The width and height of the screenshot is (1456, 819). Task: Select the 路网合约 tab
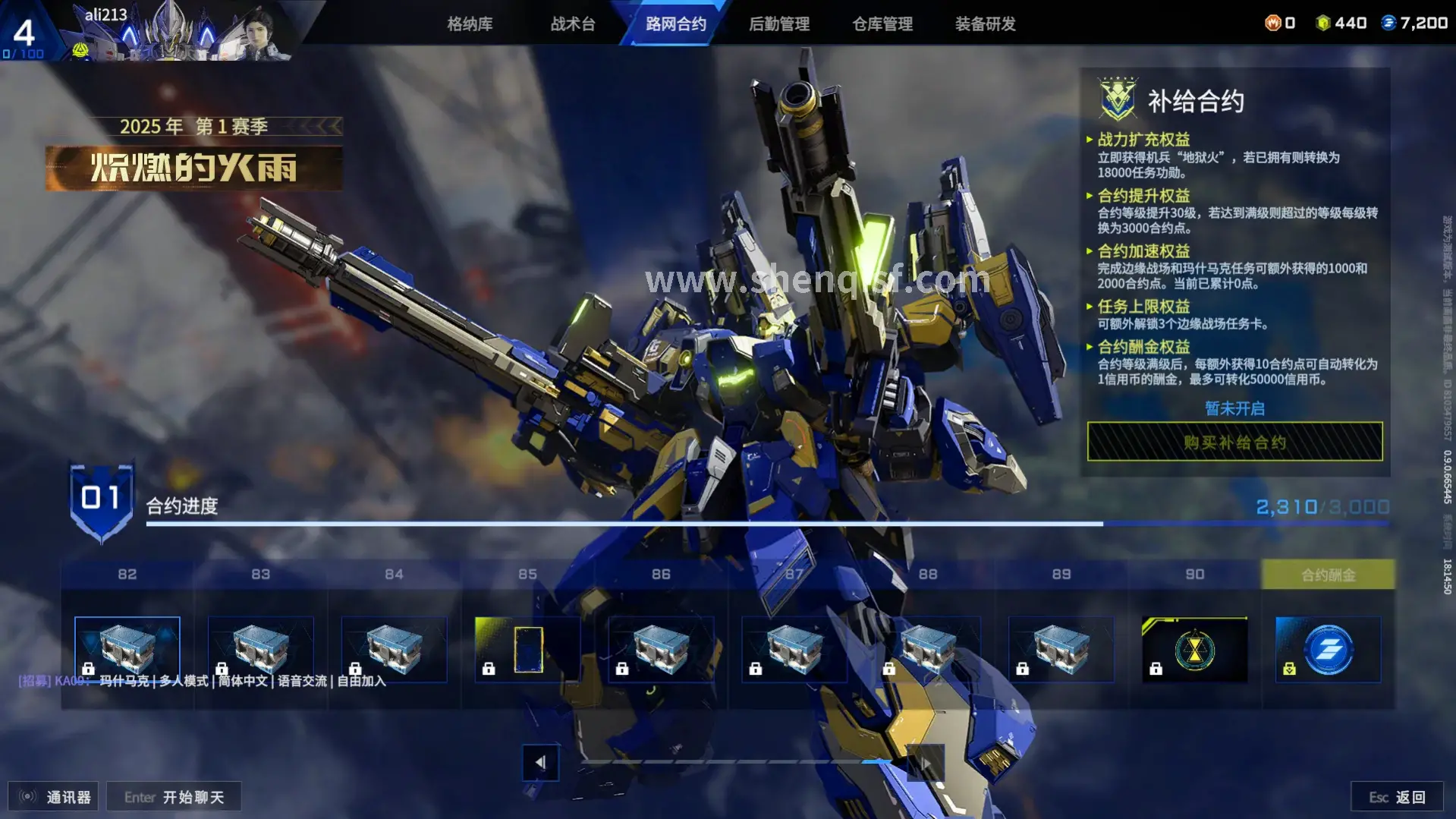[675, 24]
